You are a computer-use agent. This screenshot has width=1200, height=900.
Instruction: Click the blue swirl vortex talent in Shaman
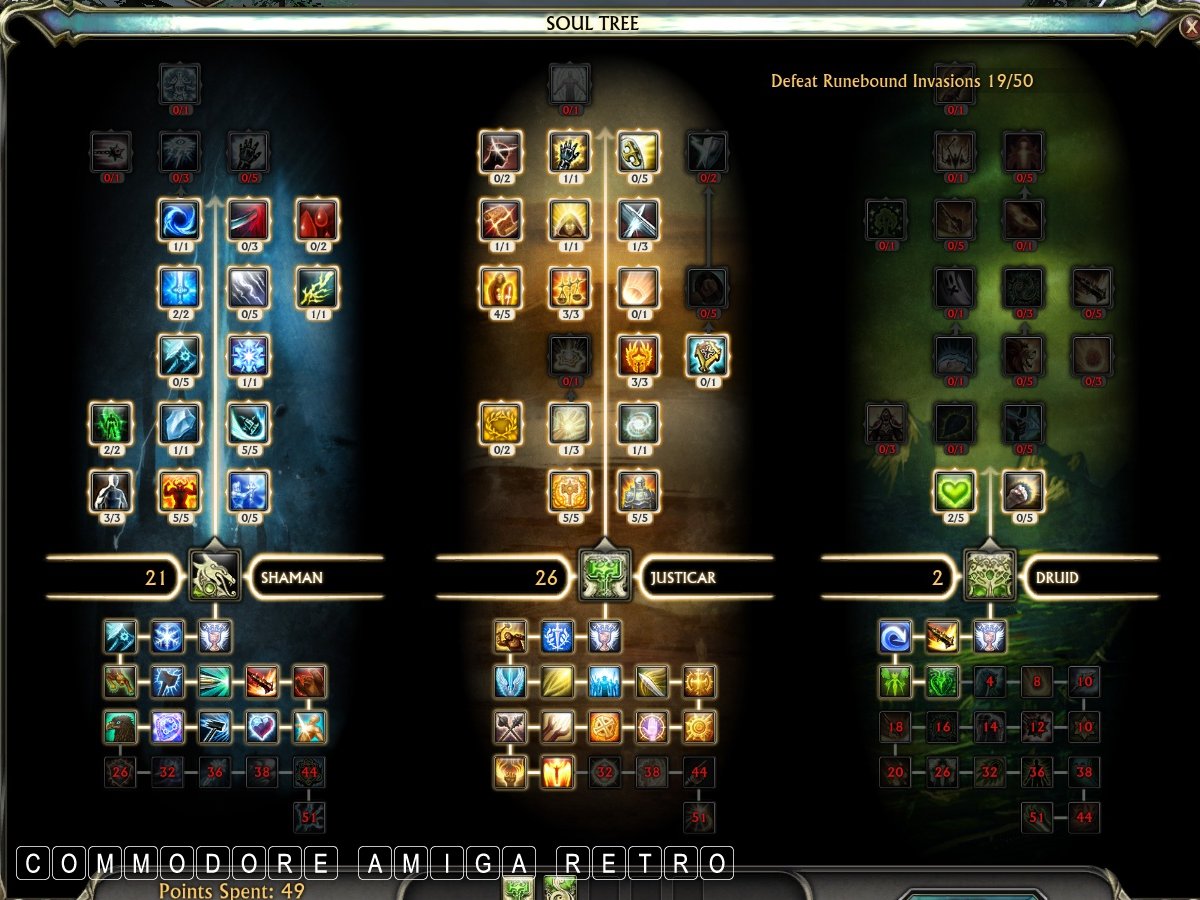point(180,219)
